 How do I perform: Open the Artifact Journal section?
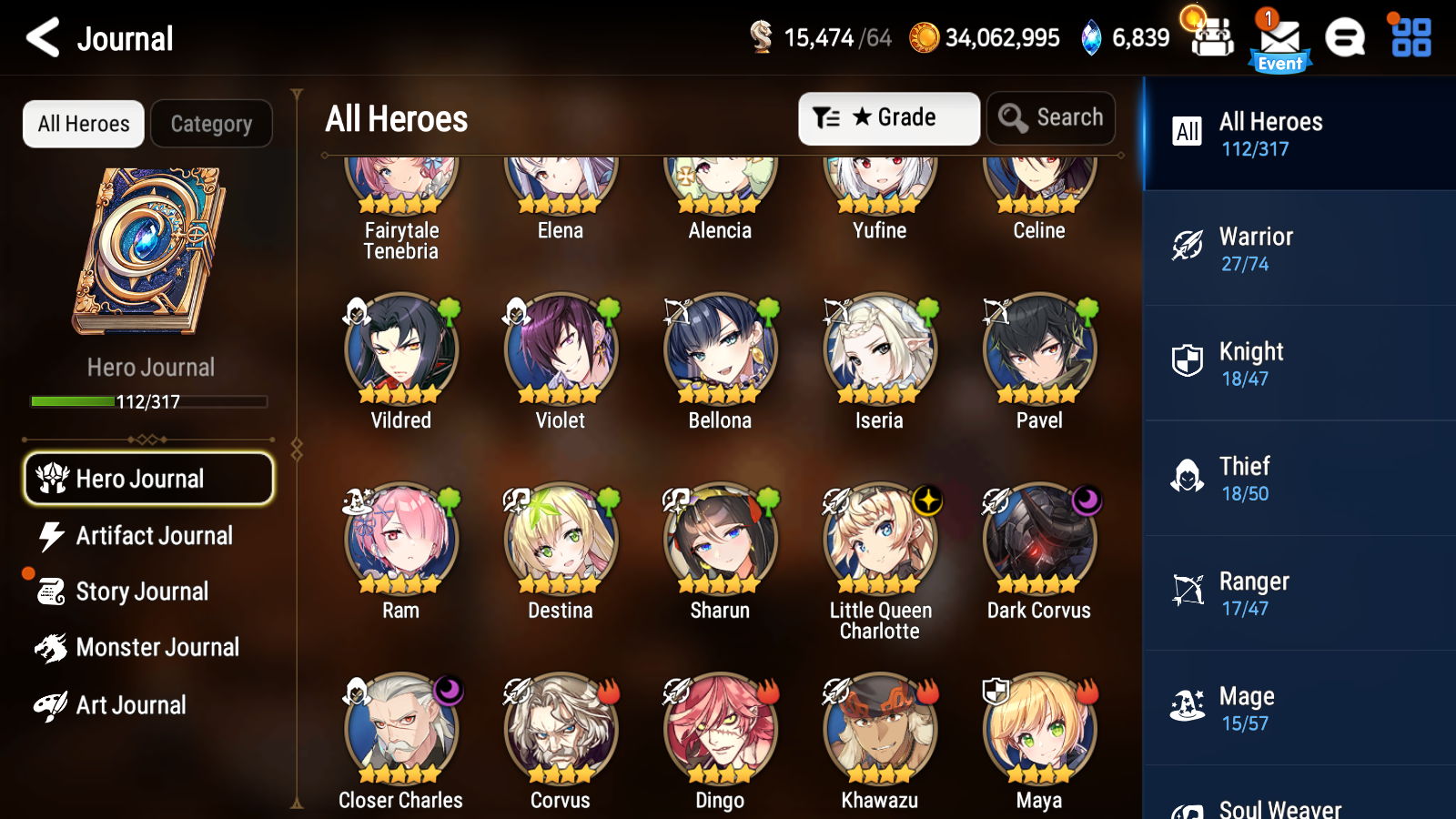pyautogui.click(x=155, y=536)
